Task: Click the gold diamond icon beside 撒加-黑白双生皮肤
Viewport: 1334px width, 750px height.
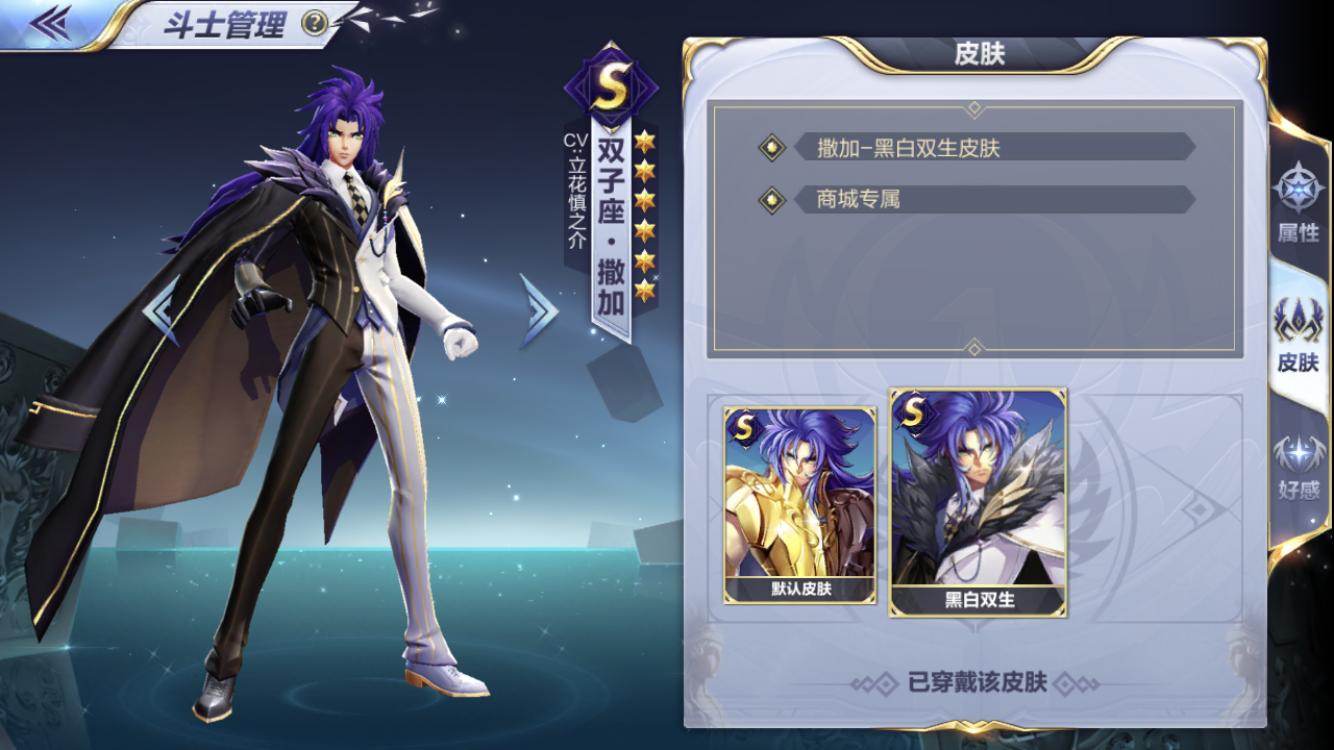Action: point(770,147)
